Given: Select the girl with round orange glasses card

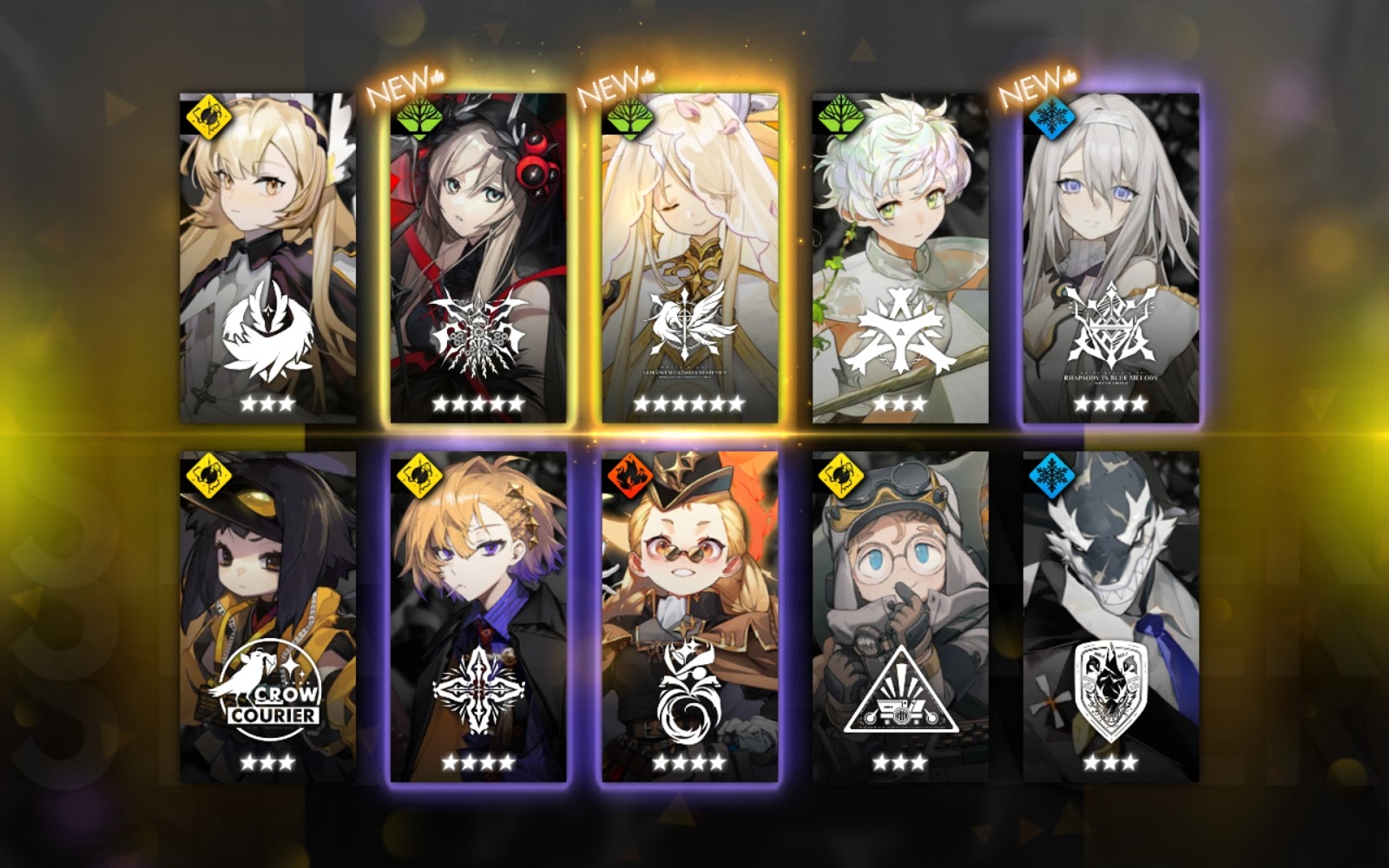Looking at the screenshot, I should pyautogui.click(x=689, y=615).
